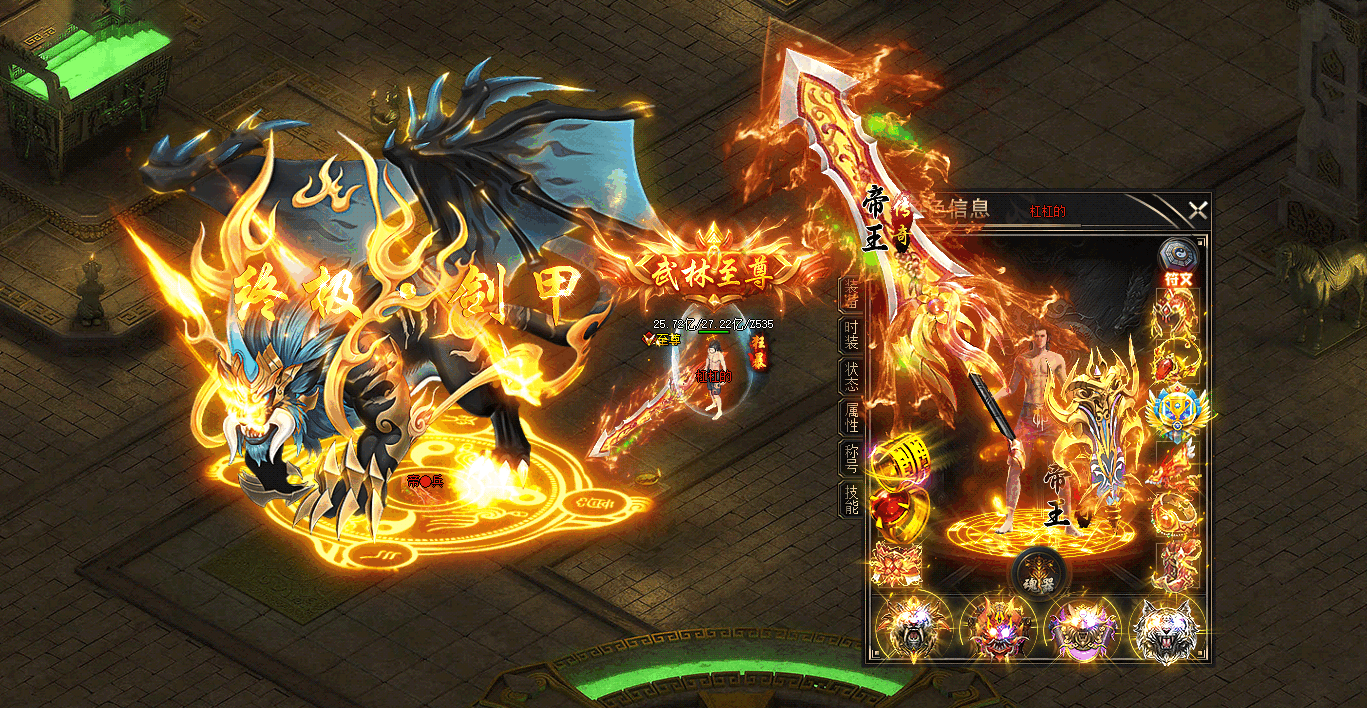Select the red gem pendant slot
Screen dimensions: 1367x708
click(x=1176, y=363)
